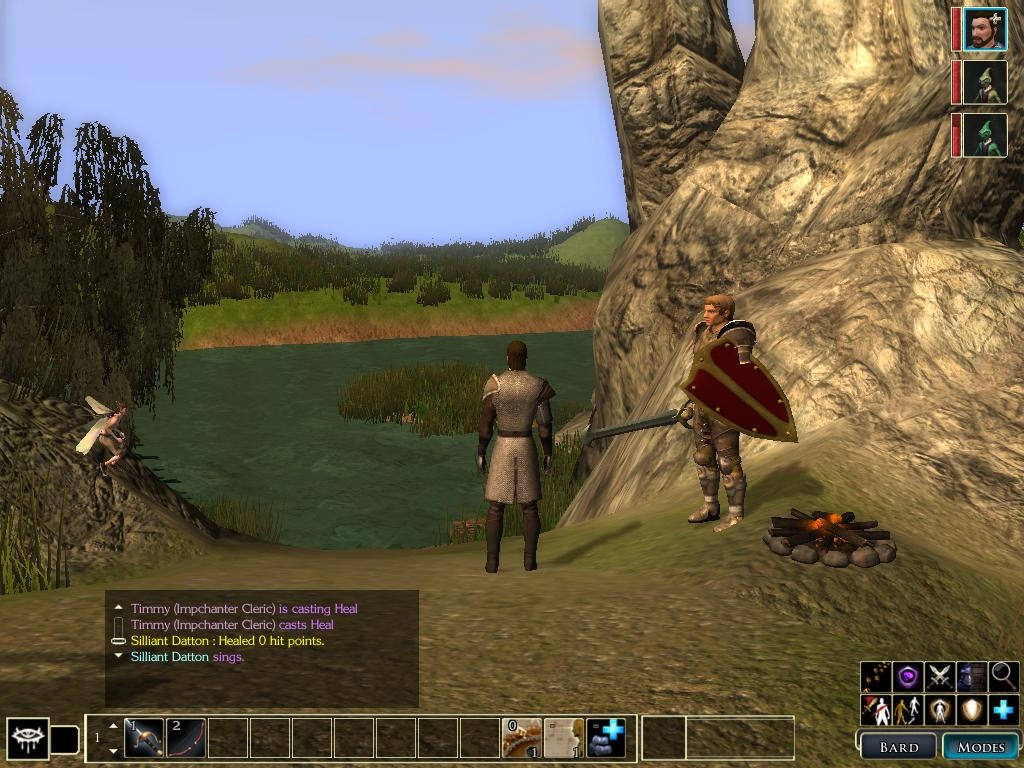
Task: Activate the purple shield mode icon
Action: pos(908,677)
